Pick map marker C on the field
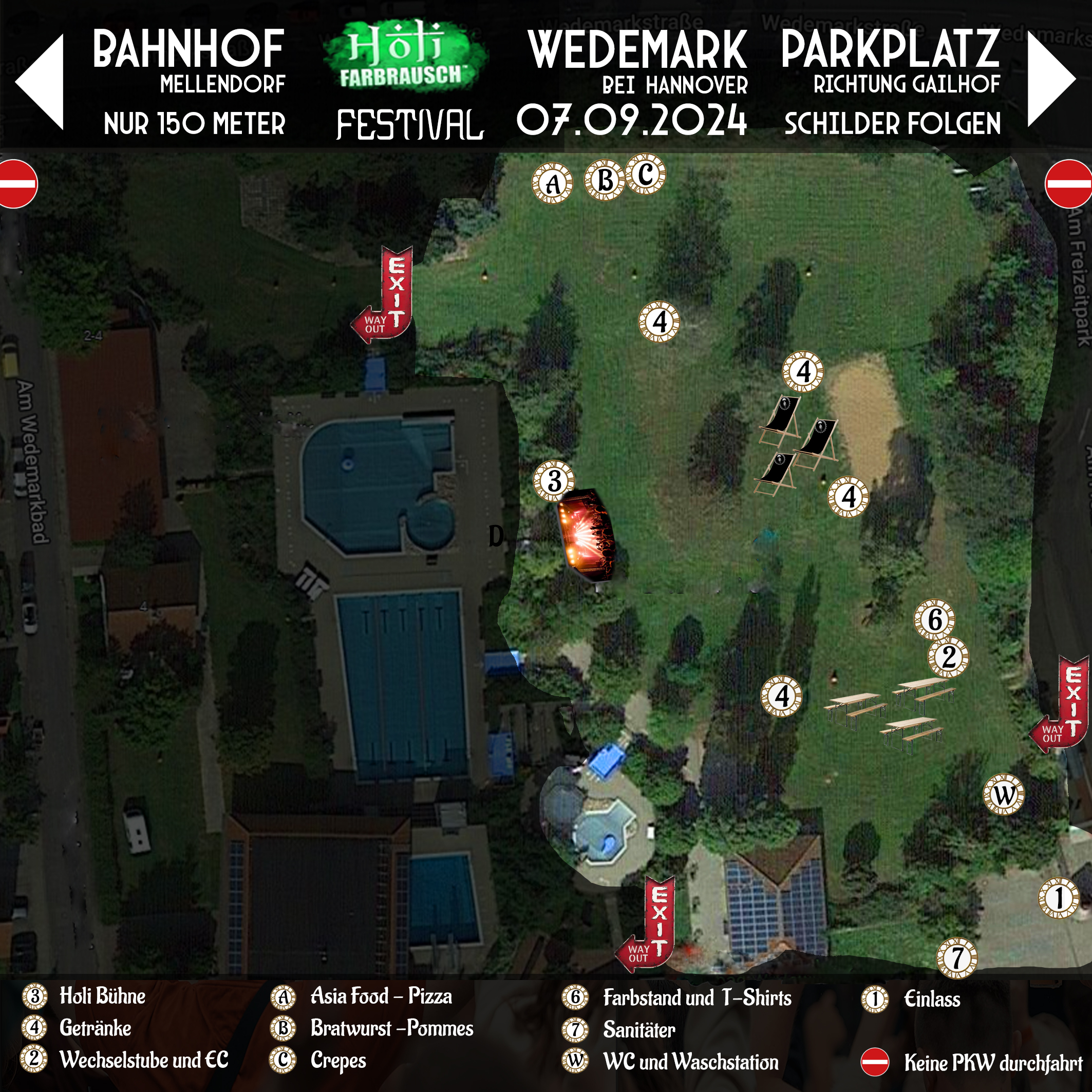This screenshot has width=1092, height=1092. click(646, 174)
